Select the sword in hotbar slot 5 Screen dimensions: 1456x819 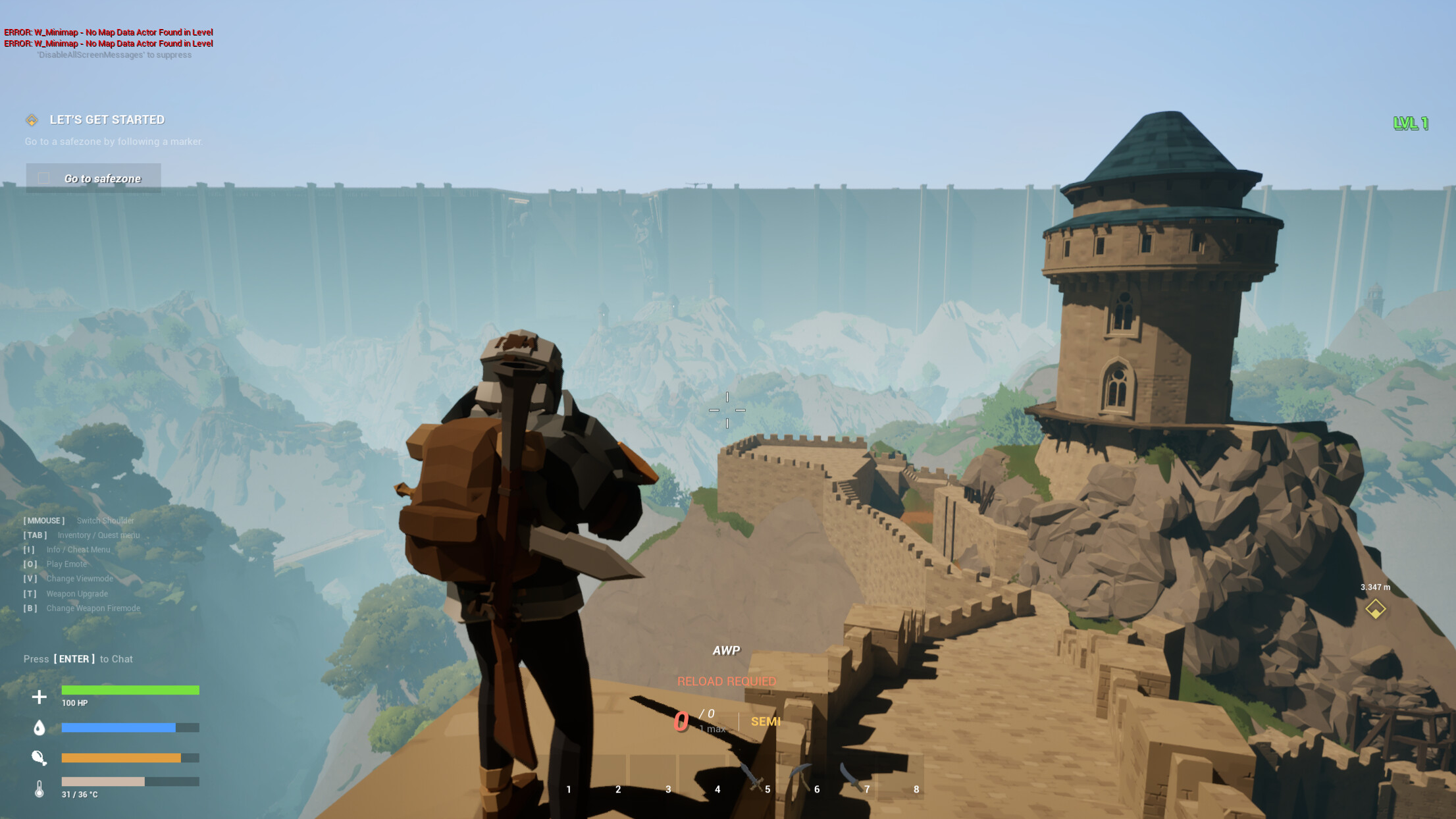(x=751, y=774)
